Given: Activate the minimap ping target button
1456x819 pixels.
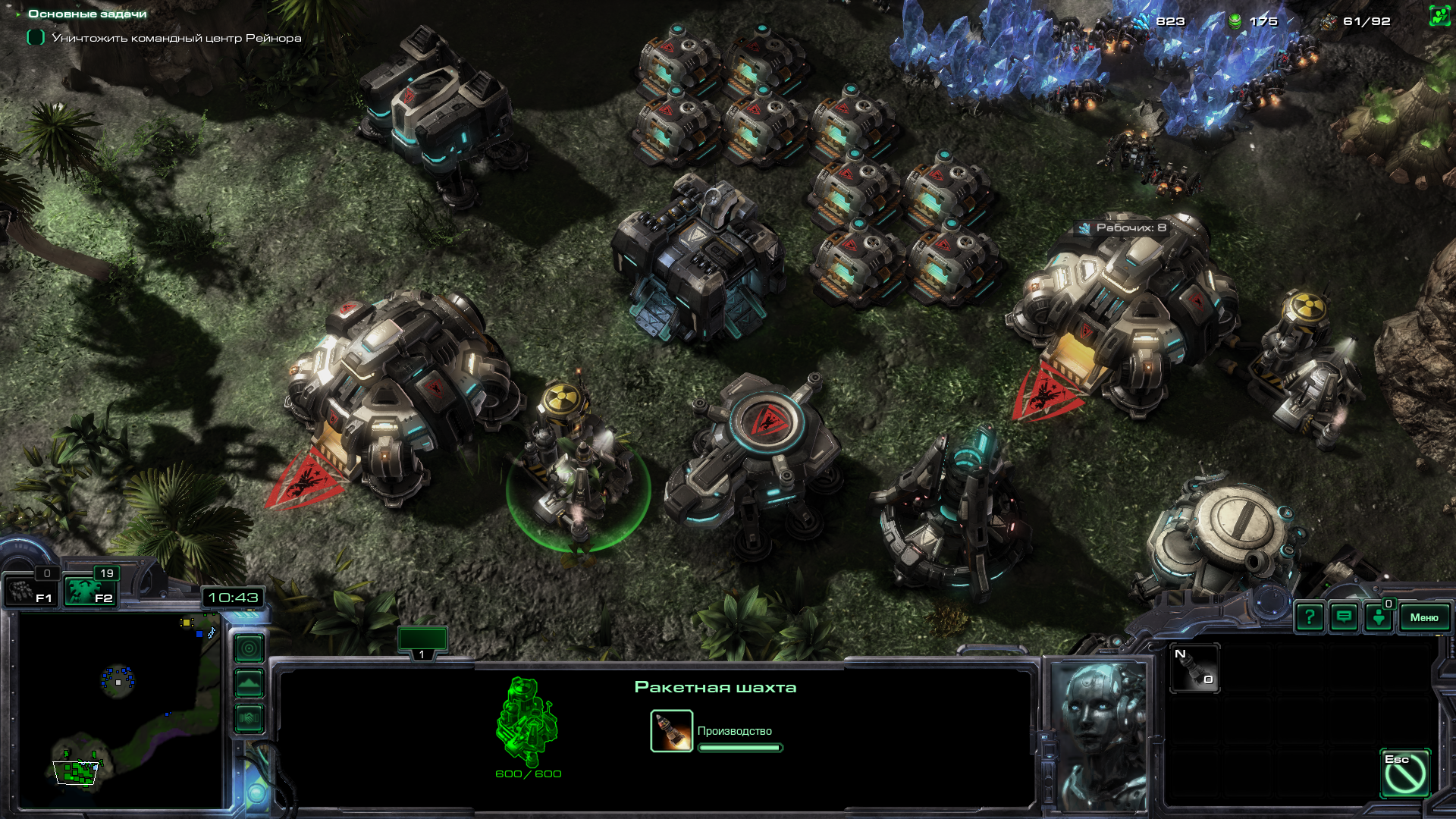Looking at the screenshot, I should 249,648.
